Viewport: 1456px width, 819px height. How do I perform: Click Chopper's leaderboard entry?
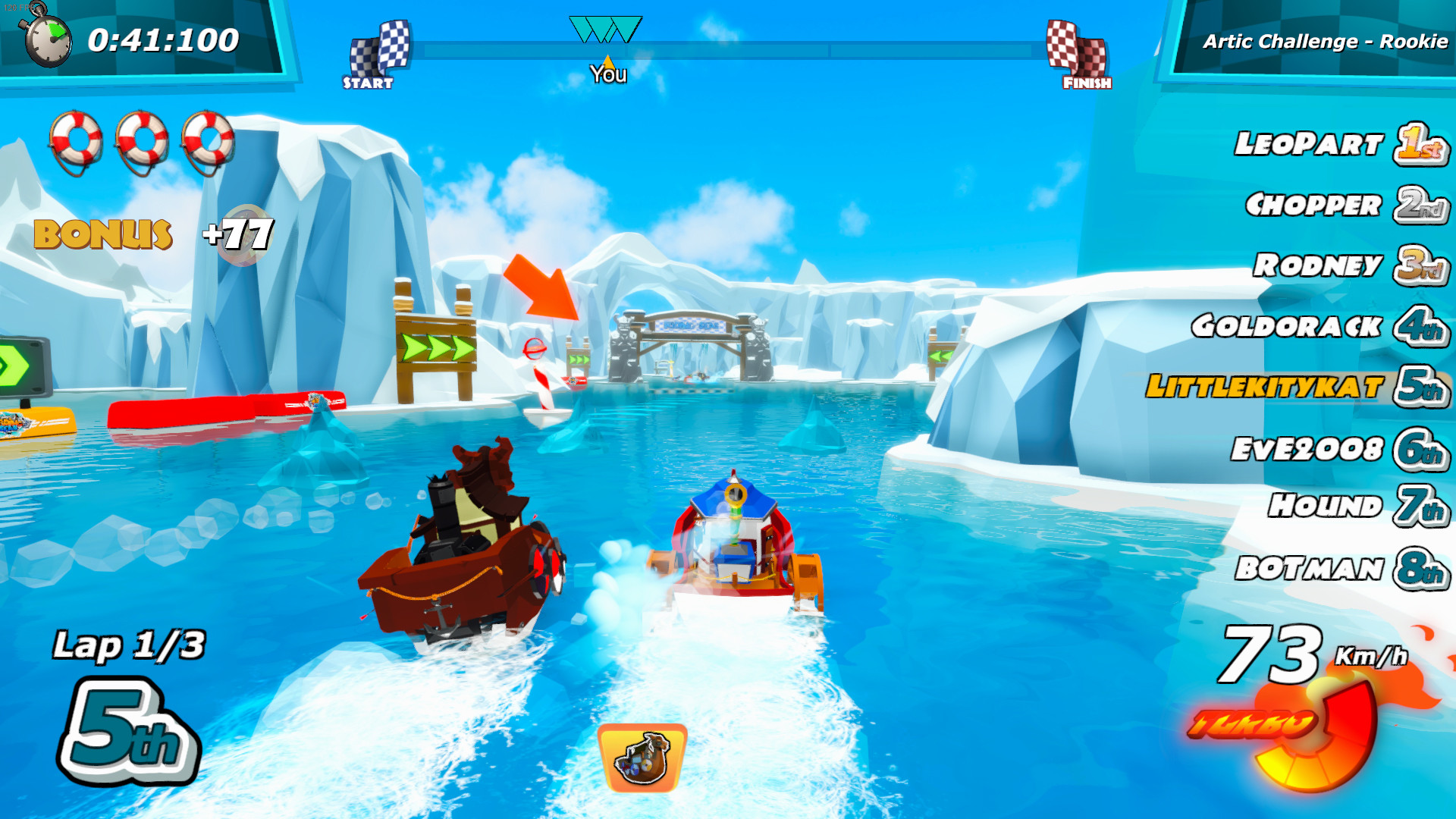point(1316,205)
